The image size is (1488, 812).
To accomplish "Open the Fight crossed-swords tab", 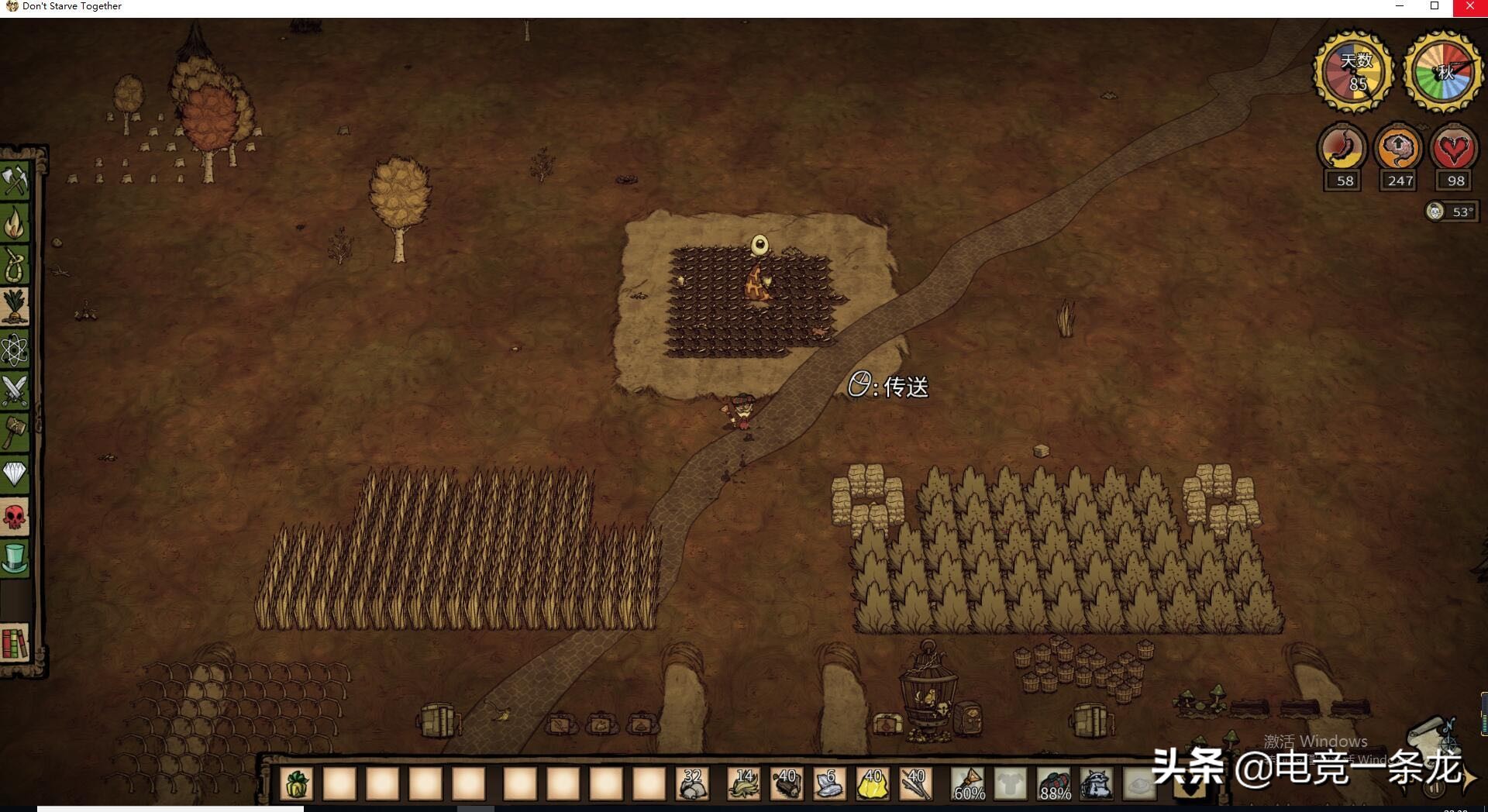I will pos(15,391).
